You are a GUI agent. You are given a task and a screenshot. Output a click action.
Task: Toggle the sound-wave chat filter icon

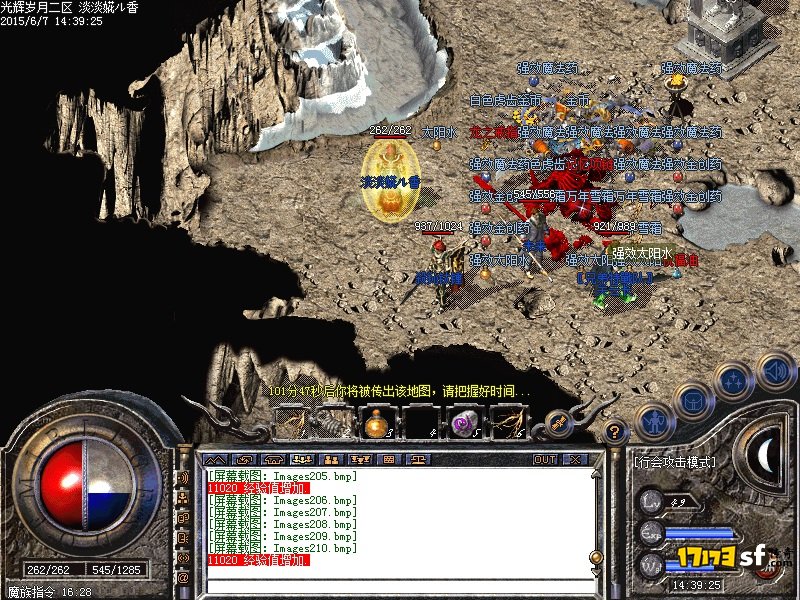tap(184, 478)
